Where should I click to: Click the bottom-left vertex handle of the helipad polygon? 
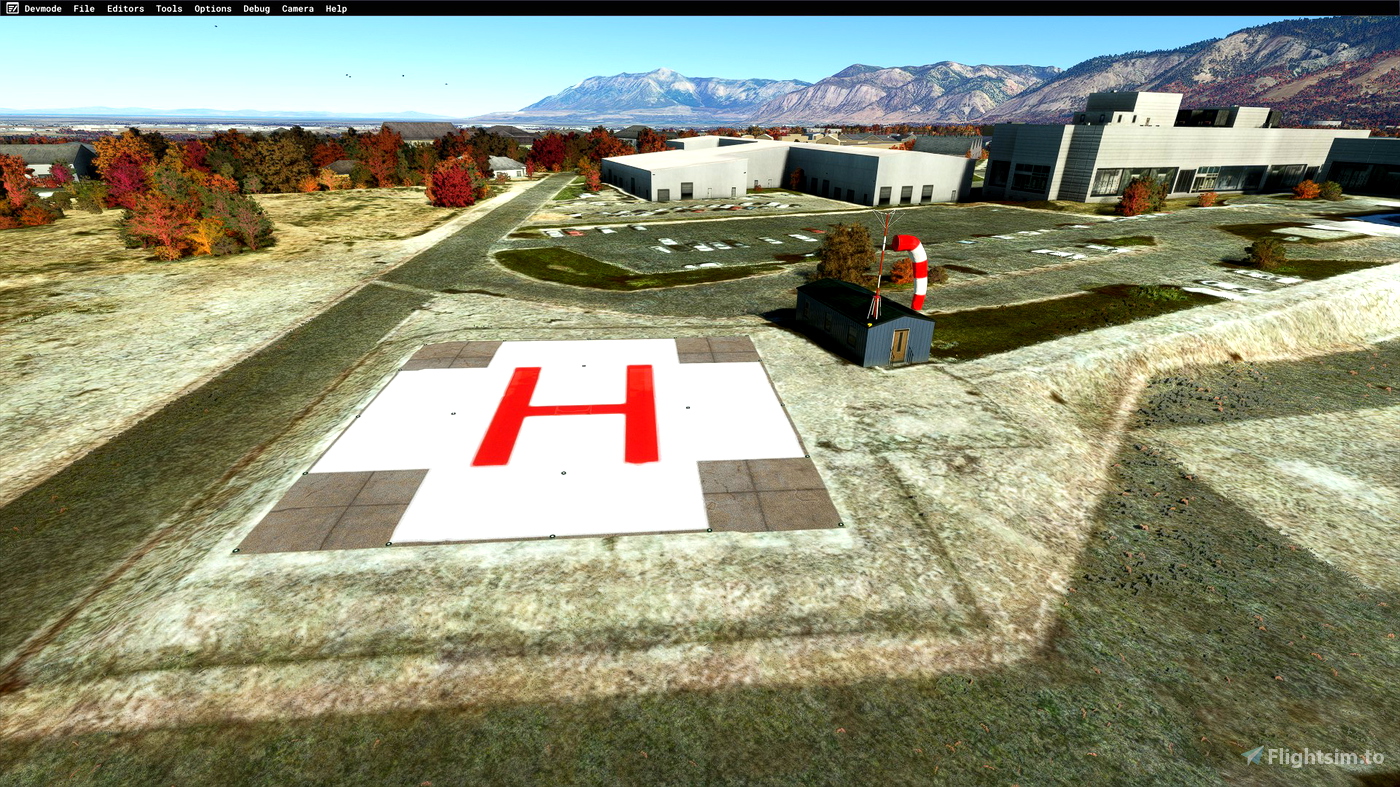pyautogui.click(x=237, y=548)
